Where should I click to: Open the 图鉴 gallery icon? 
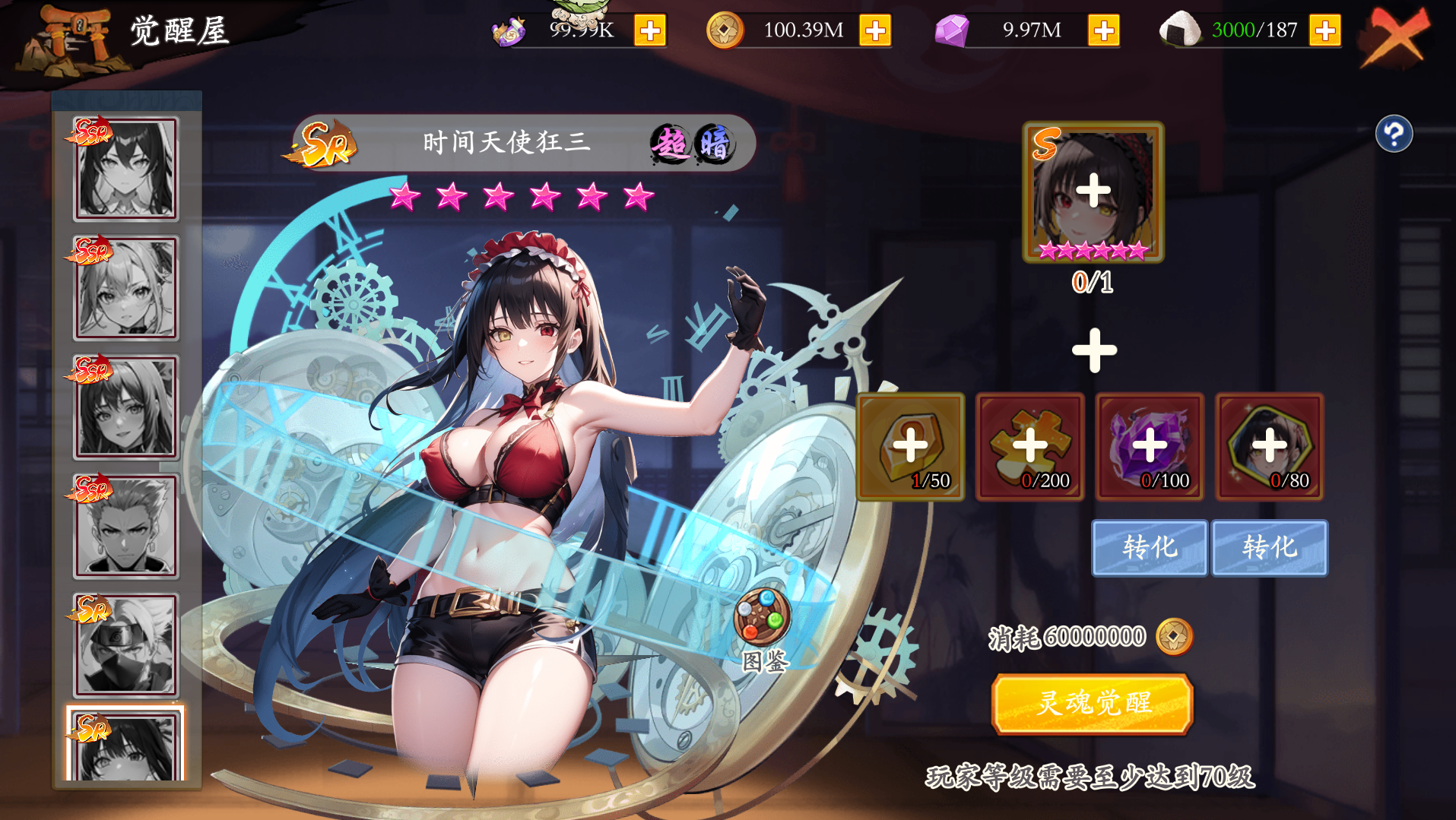pyautogui.click(x=763, y=618)
